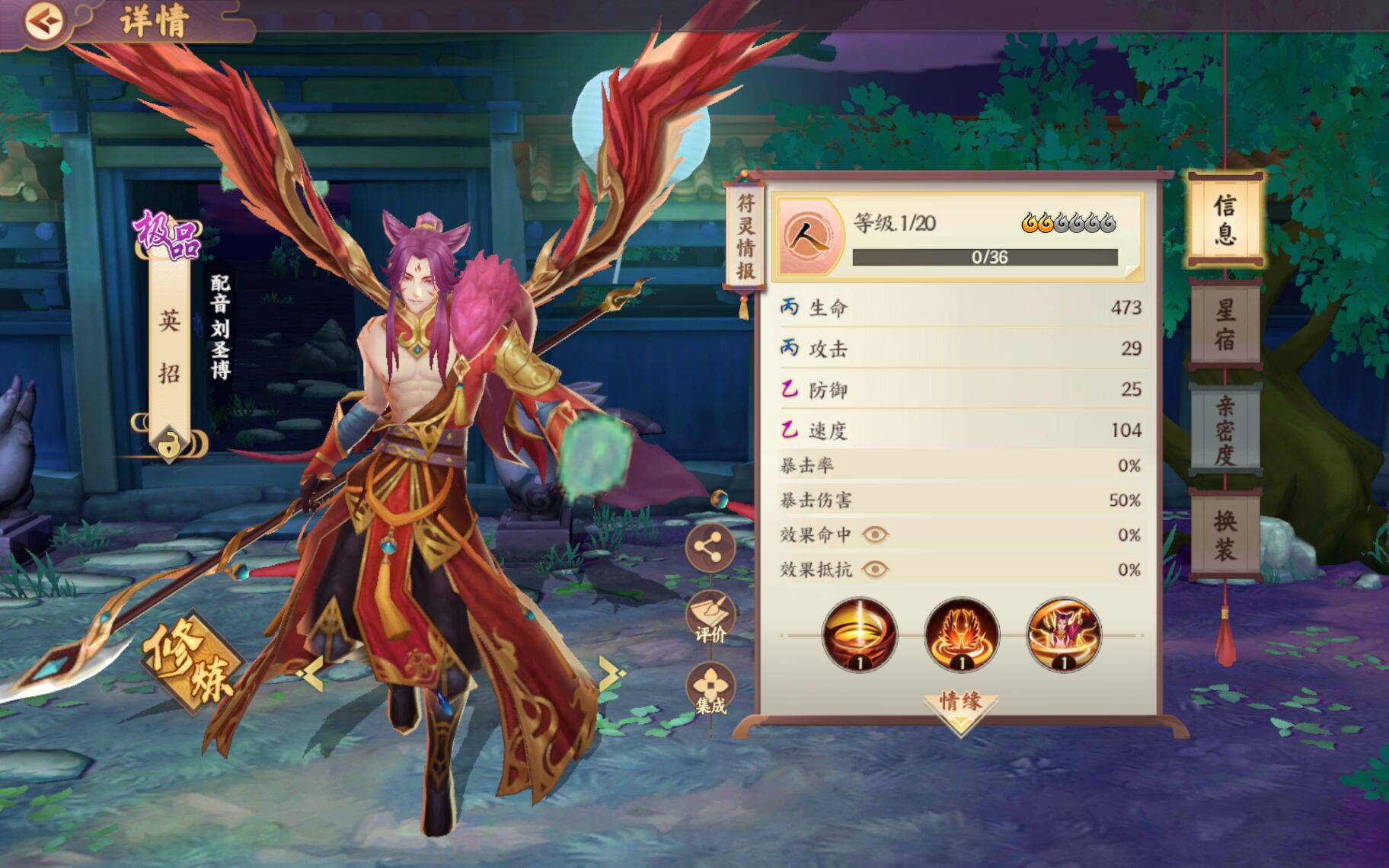Open the 星宿 tab
1389x868 pixels.
pyautogui.click(x=1225, y=324)
